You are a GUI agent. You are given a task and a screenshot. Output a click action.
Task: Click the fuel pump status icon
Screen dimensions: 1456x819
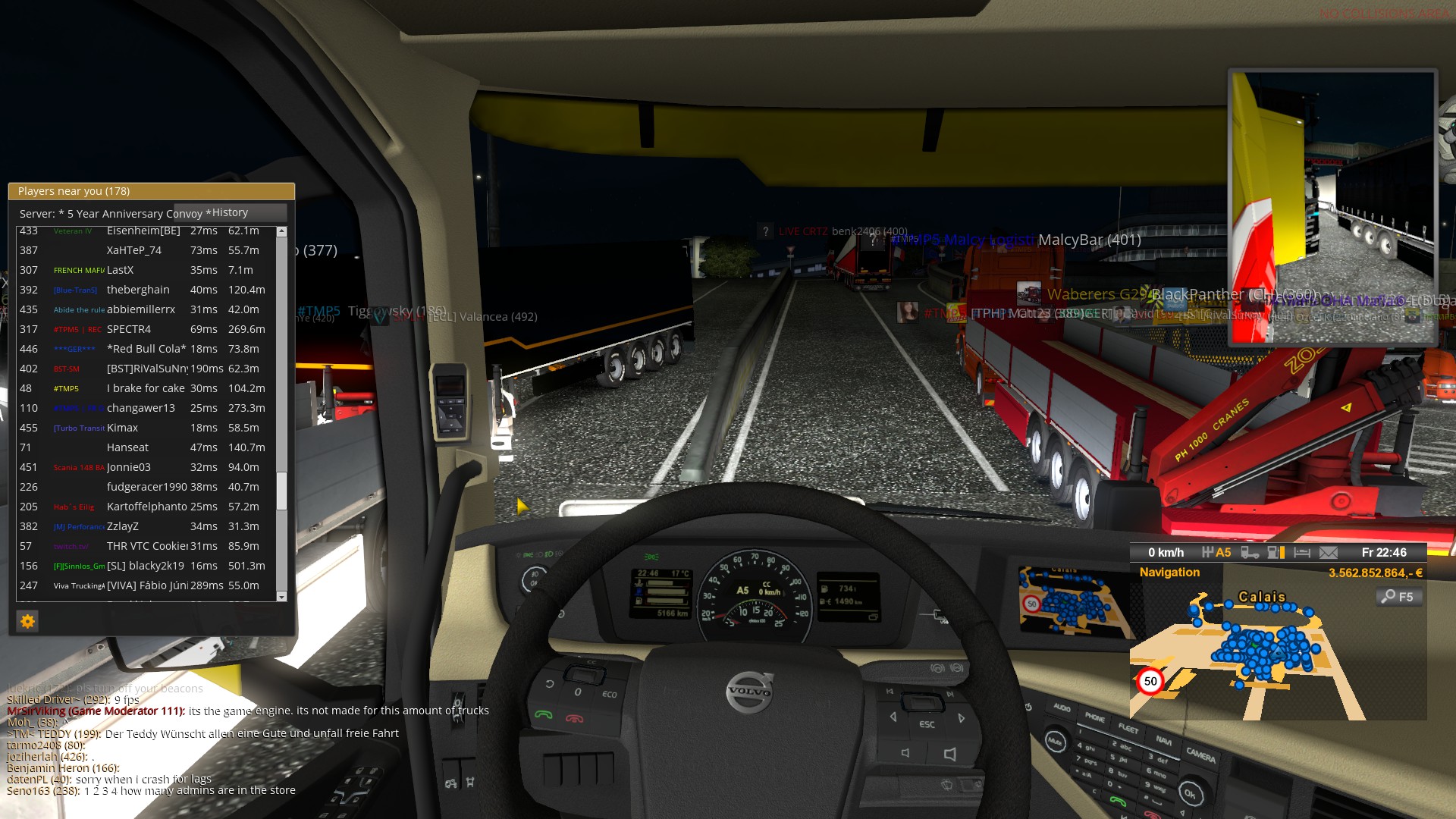(x=1276, y=553)
